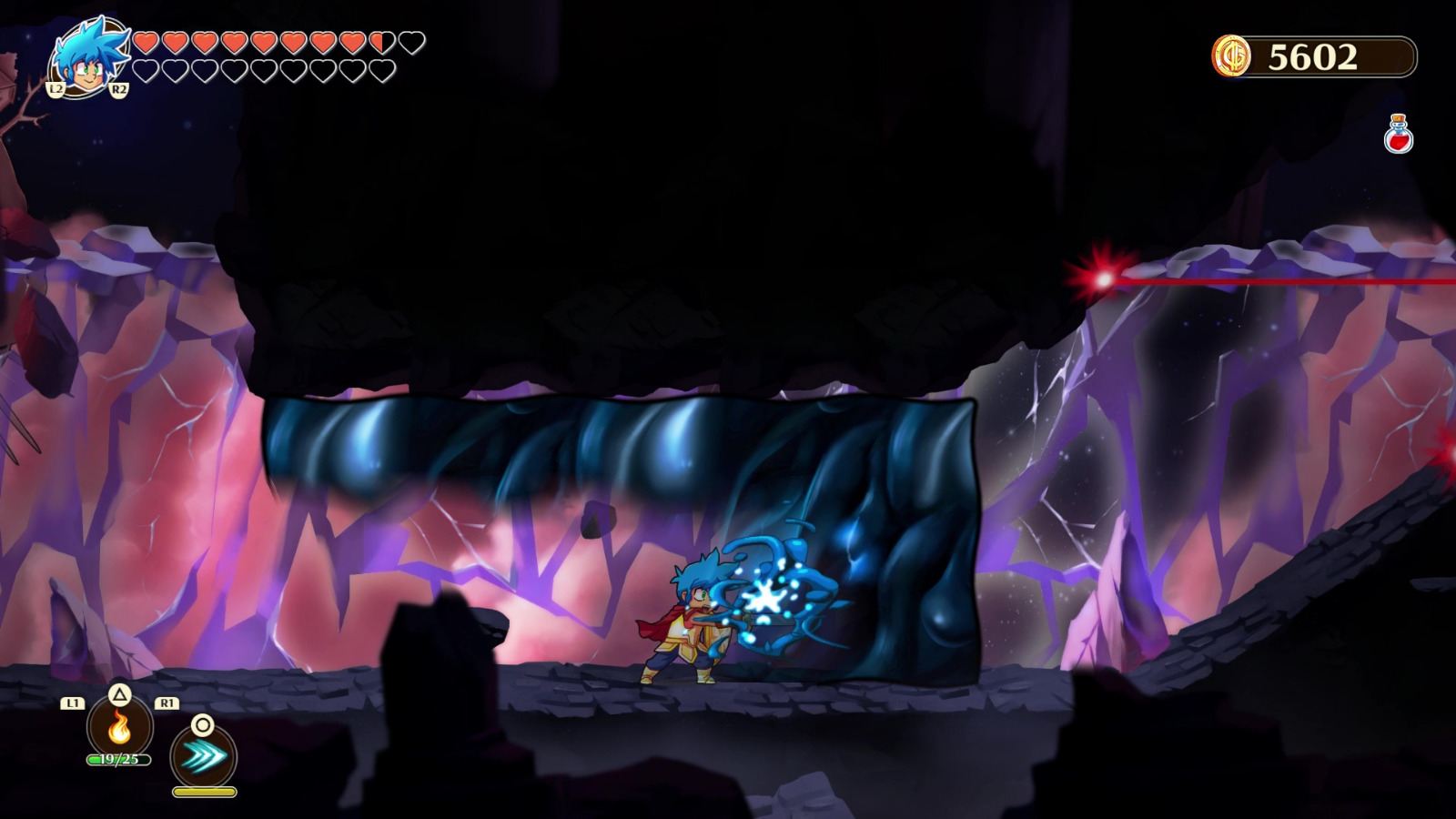The width and height of the screenshot is (1456, 819).
Task: Click the half-filled heart in the top row
Action: click(x=379, y=43)
